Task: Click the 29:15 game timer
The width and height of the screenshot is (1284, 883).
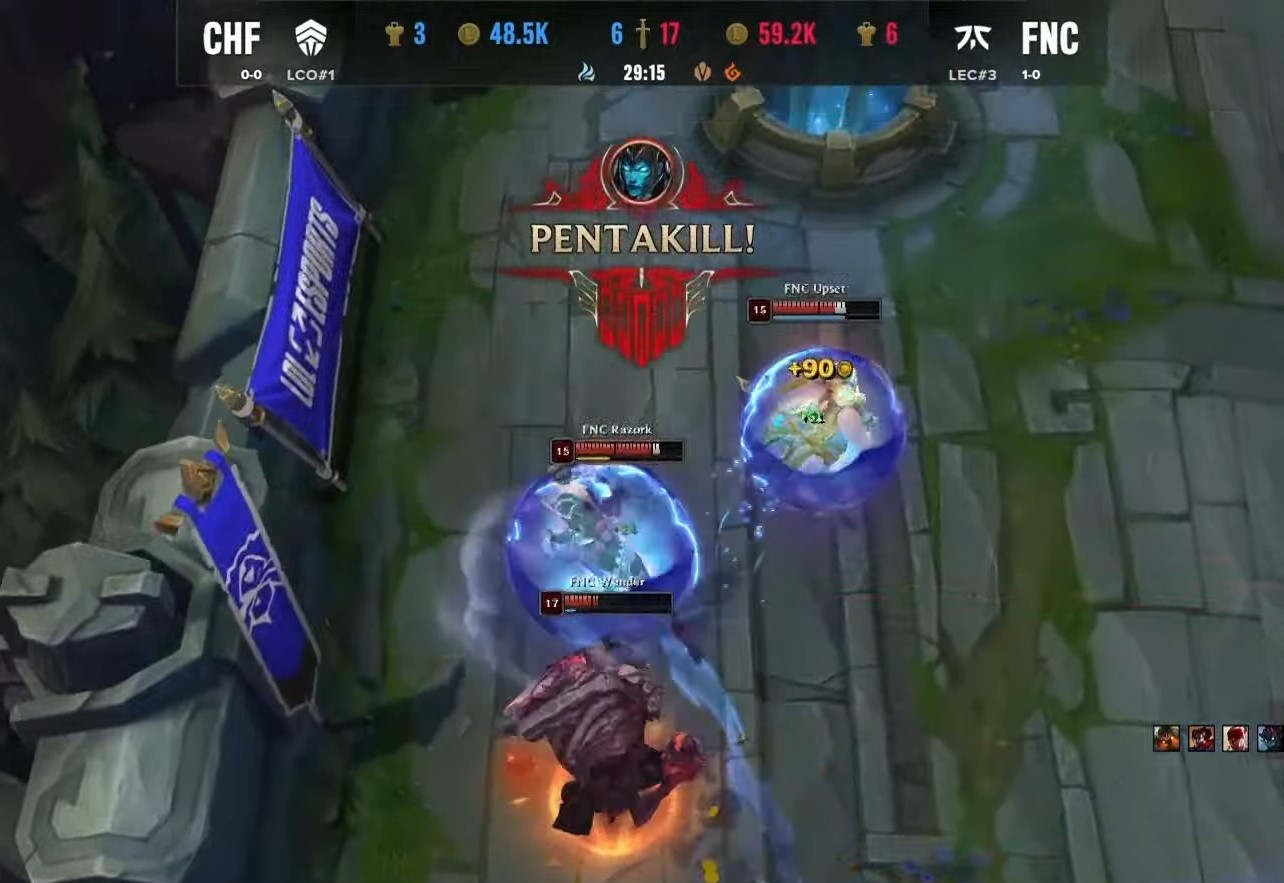Action: pyautogui.click(x=644, y=71)
